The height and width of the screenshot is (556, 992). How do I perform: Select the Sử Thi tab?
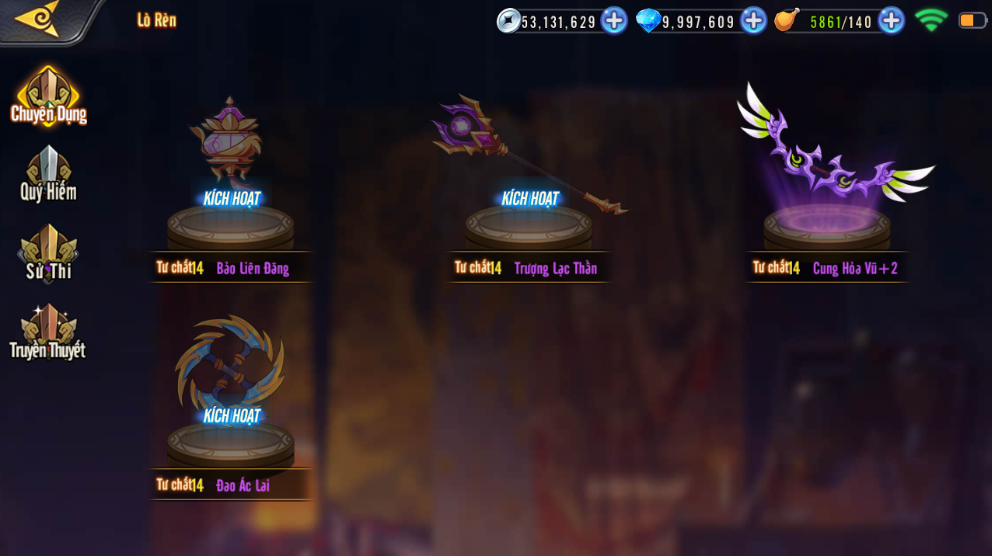pyautogui.click(x=48, y=254)
